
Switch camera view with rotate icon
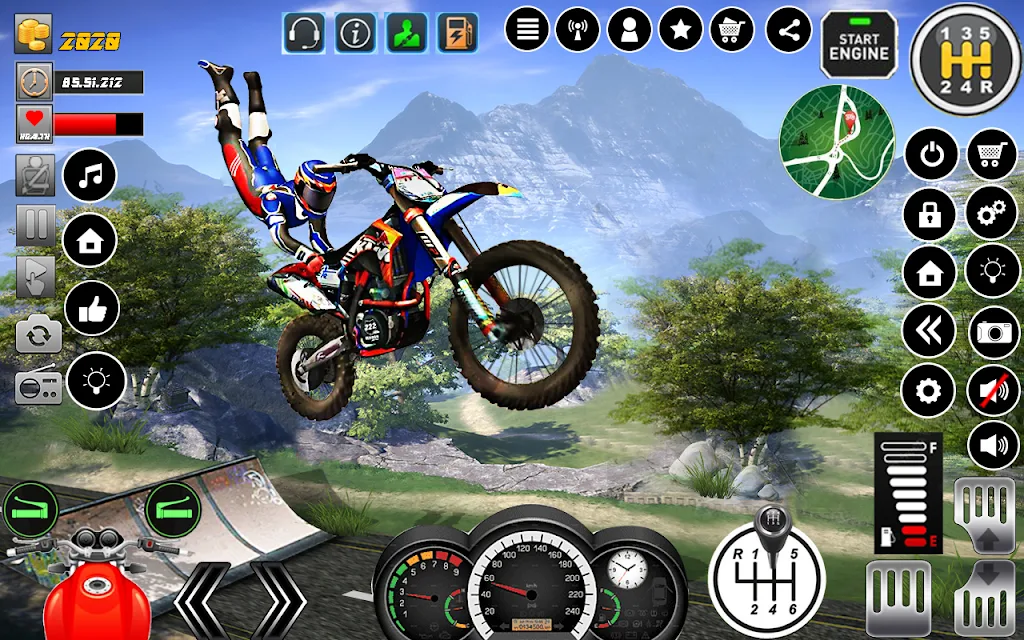(x=37, y=334)
